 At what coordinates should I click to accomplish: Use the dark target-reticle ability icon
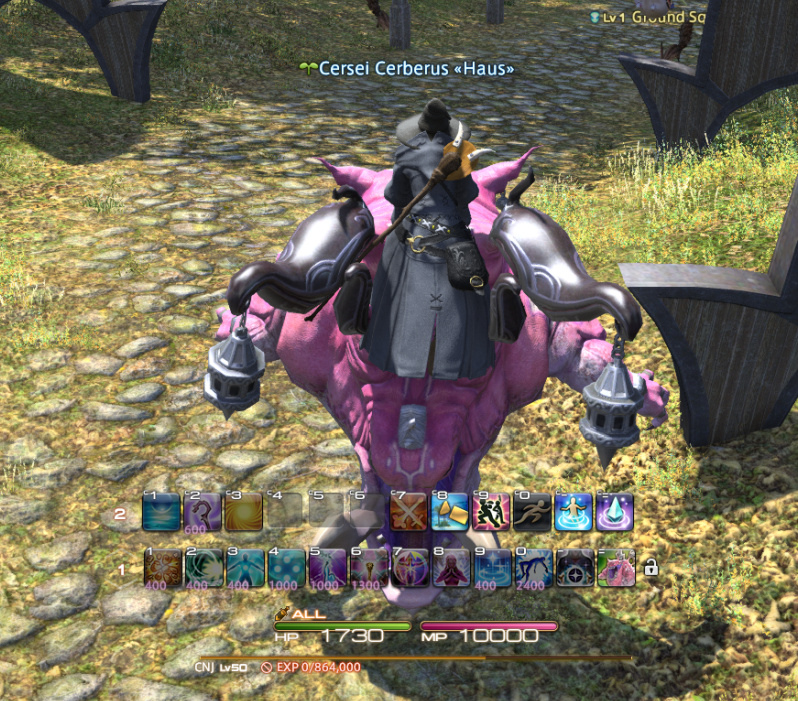coord(574,567)
